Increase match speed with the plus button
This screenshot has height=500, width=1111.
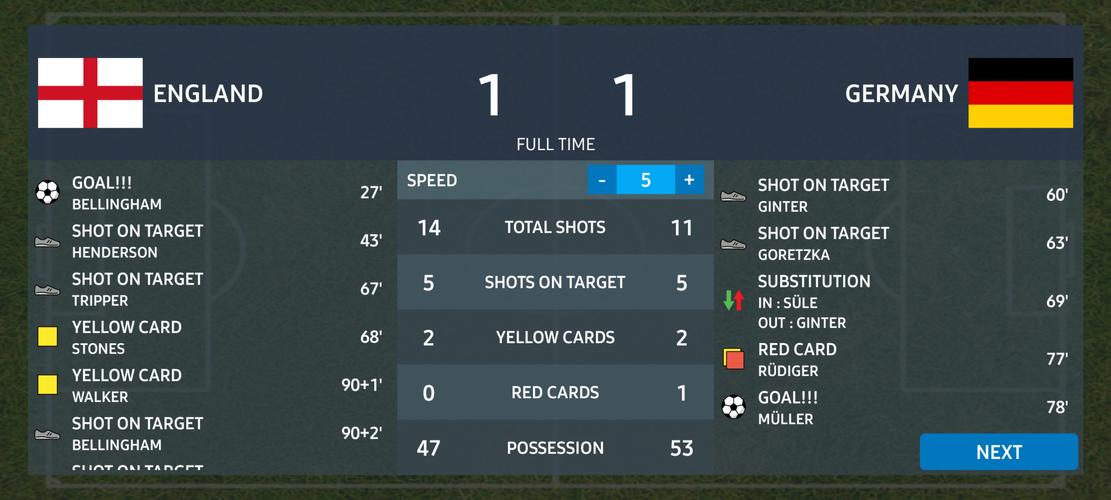(x=689, y=180)
